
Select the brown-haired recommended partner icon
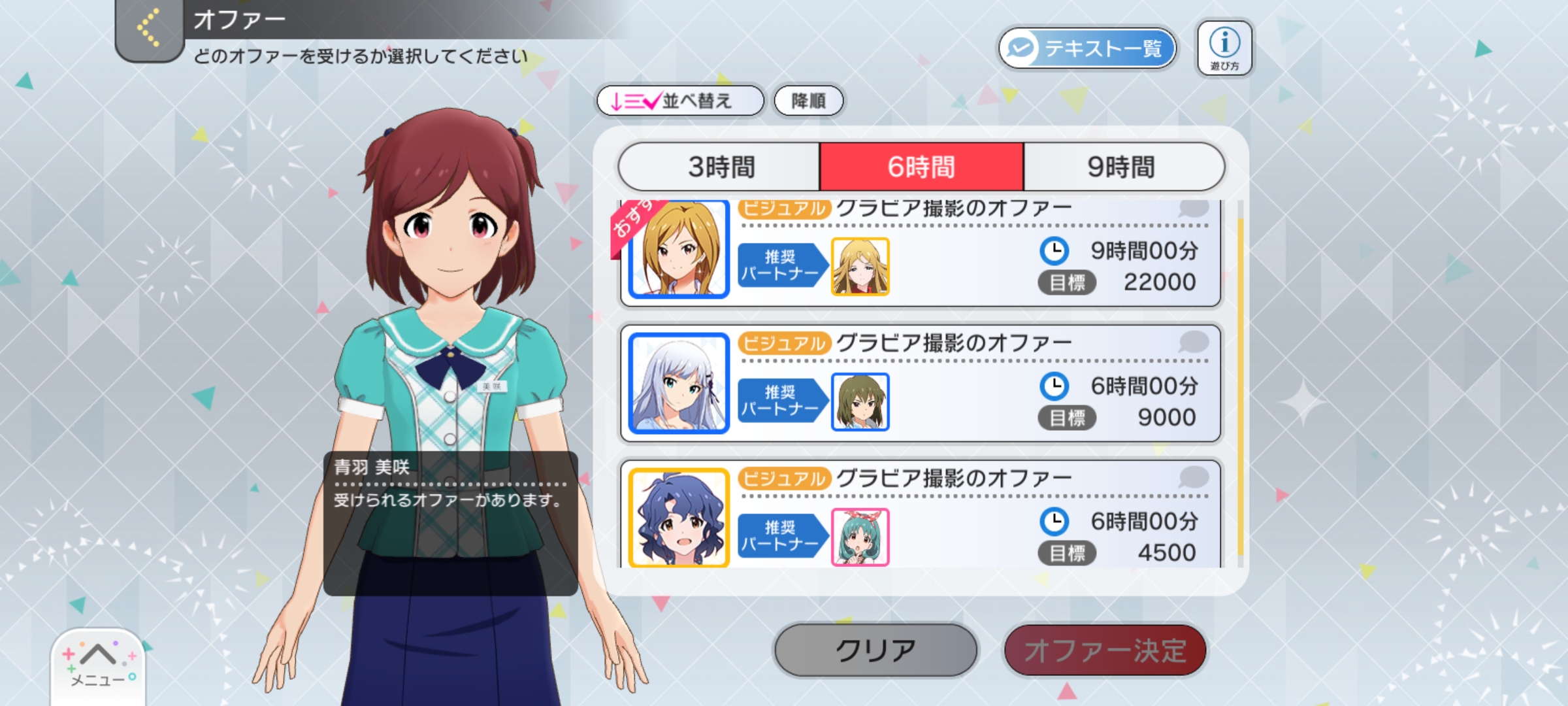pyautogui.click(x=860, y=401)
